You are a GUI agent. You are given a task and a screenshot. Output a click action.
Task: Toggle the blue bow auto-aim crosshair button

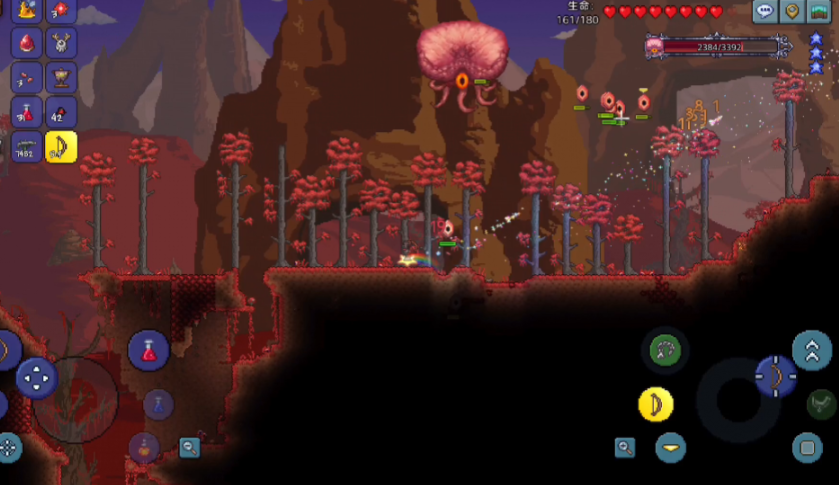[x=775, y=377]
